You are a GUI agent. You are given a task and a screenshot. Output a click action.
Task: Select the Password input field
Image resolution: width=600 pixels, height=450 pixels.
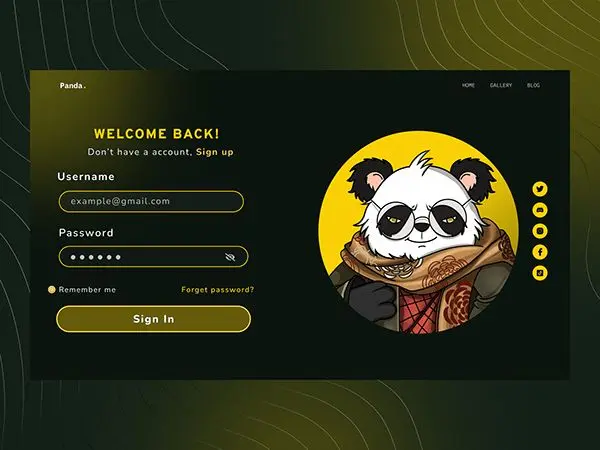(140, 257)
